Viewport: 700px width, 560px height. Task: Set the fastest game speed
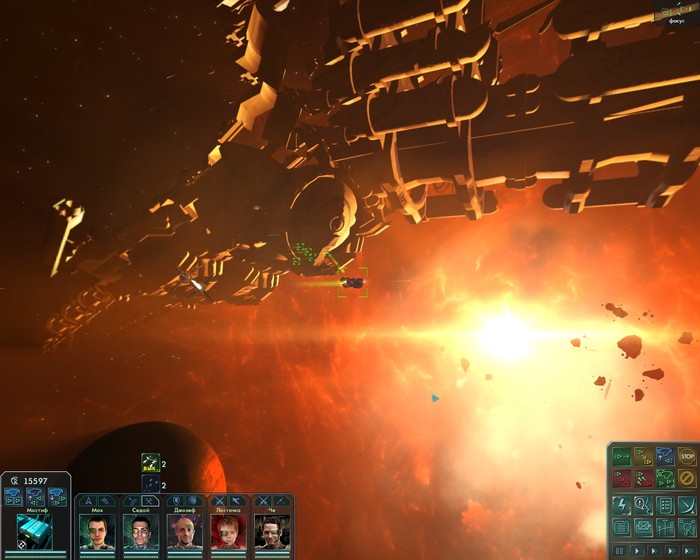click(686, 550)
